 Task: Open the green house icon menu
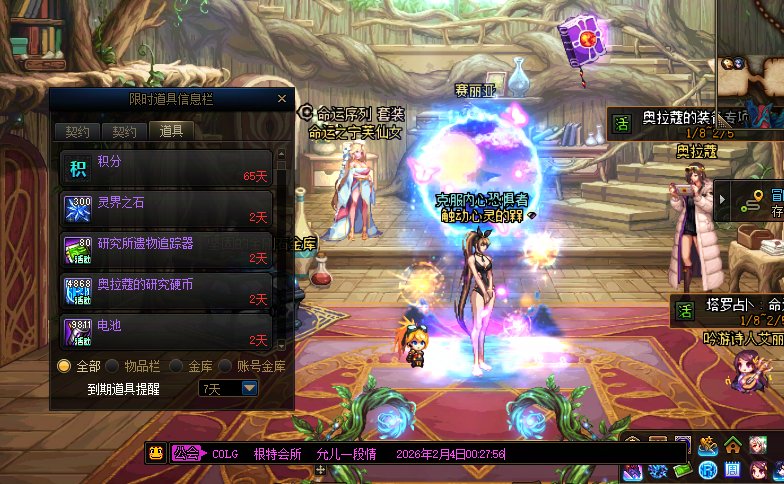pyautogui.click(x=733, y=446)
